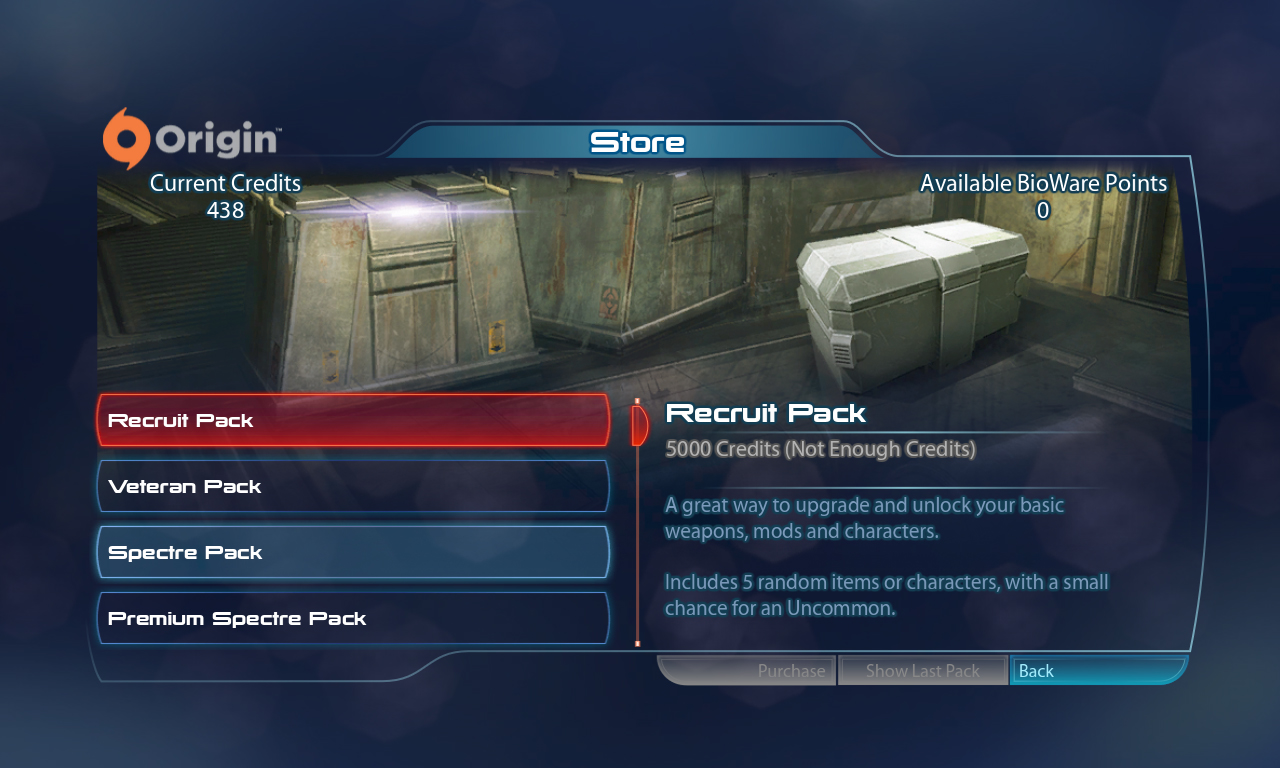
Task: Click the Recruit Pack description text
Action: click(x=864, y=517)
